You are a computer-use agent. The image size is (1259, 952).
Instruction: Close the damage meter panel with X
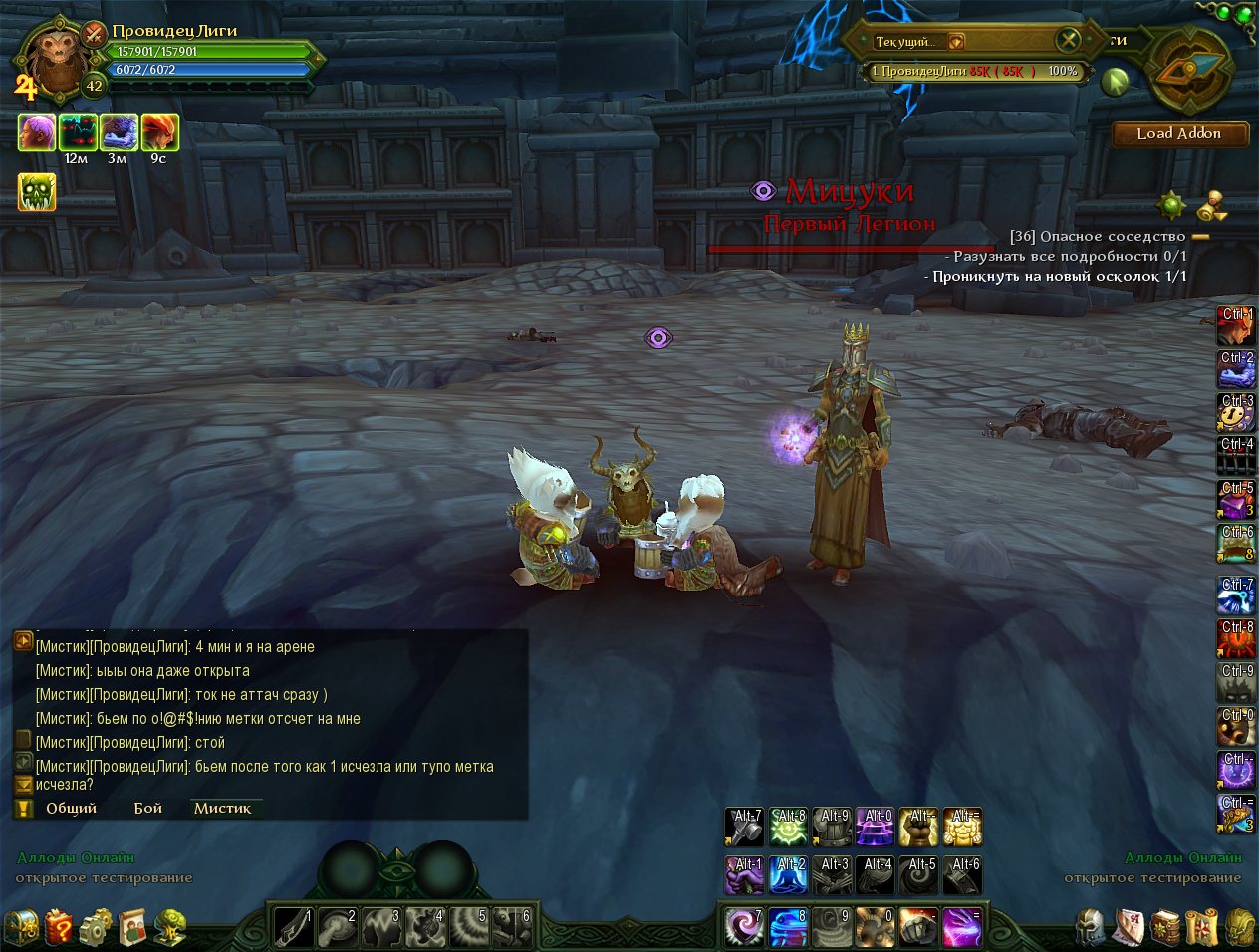[x=1068, y=40]
